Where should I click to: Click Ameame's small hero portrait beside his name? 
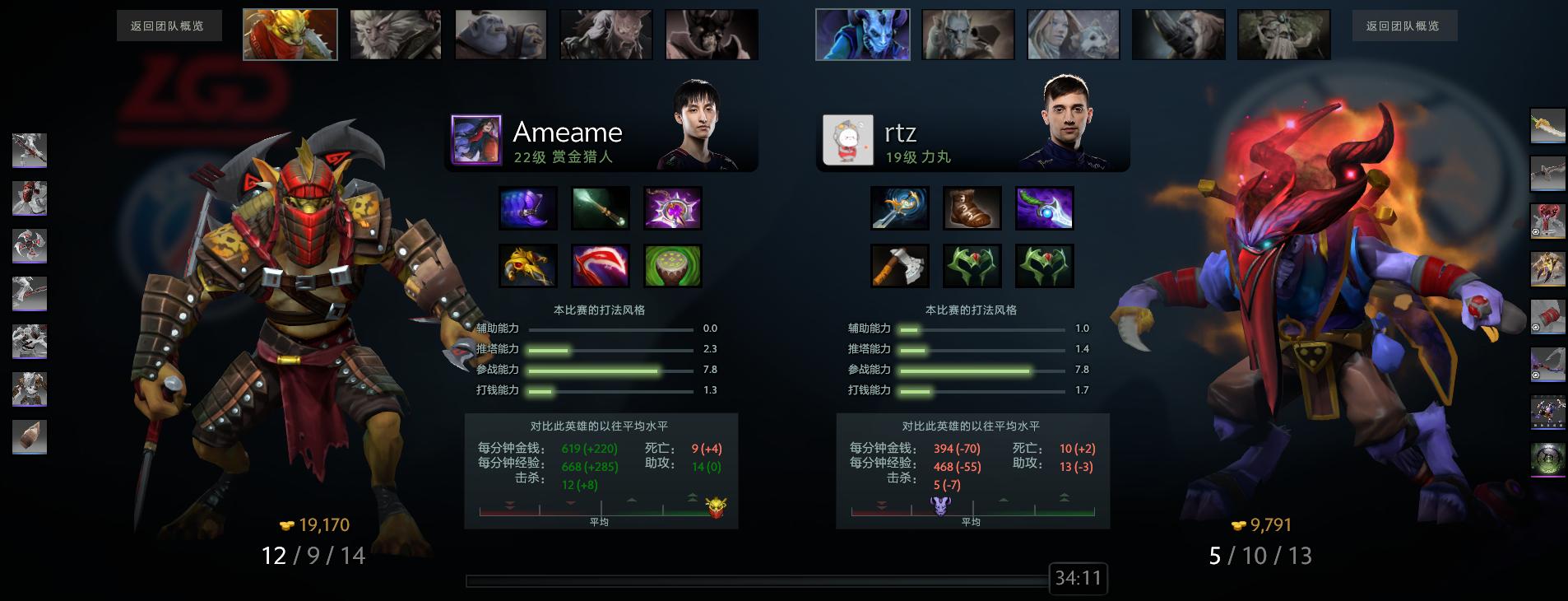click(x=477, y=138)
